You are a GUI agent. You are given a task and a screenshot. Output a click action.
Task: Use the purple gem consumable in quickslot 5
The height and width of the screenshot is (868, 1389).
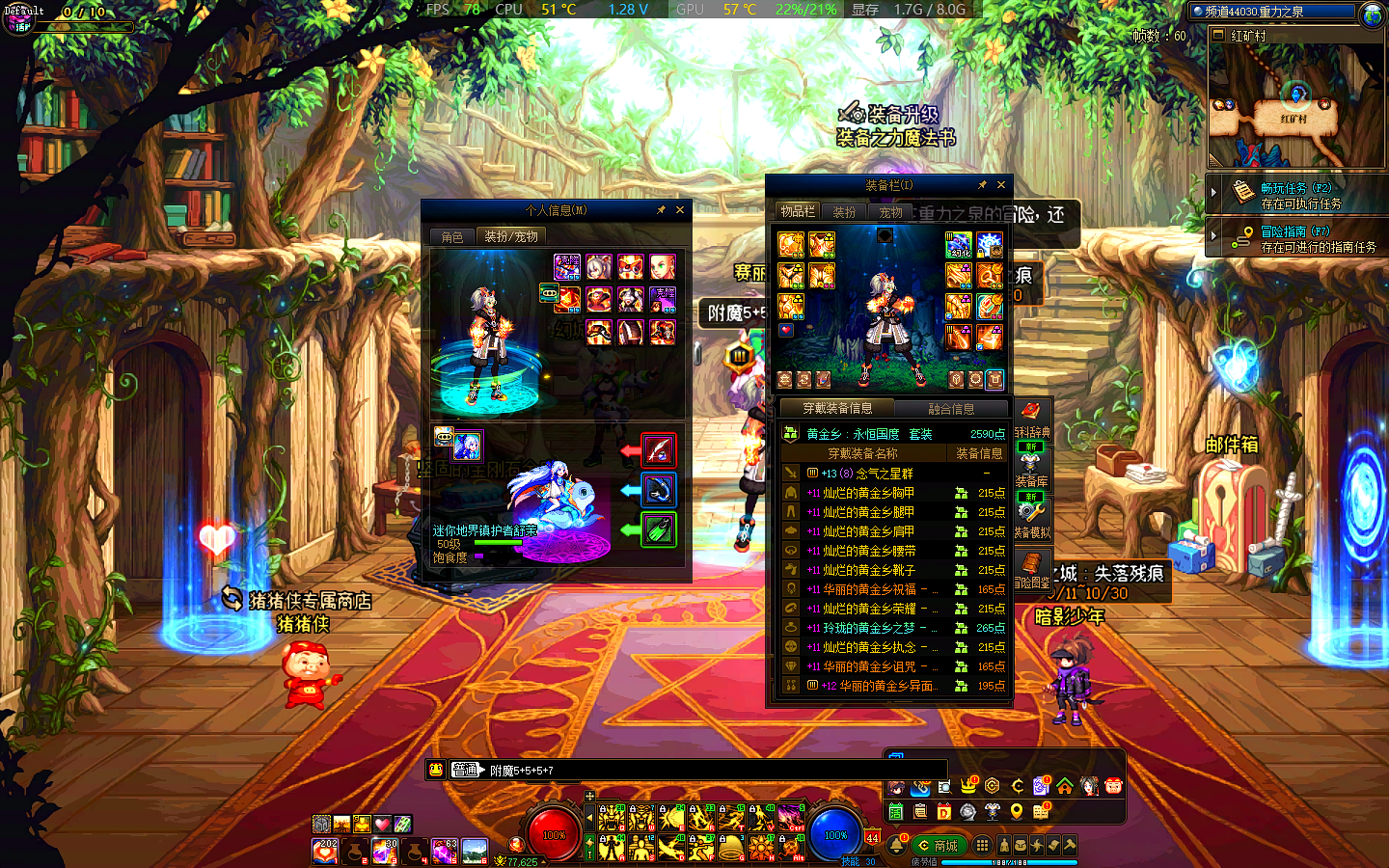tap(444, 852)
